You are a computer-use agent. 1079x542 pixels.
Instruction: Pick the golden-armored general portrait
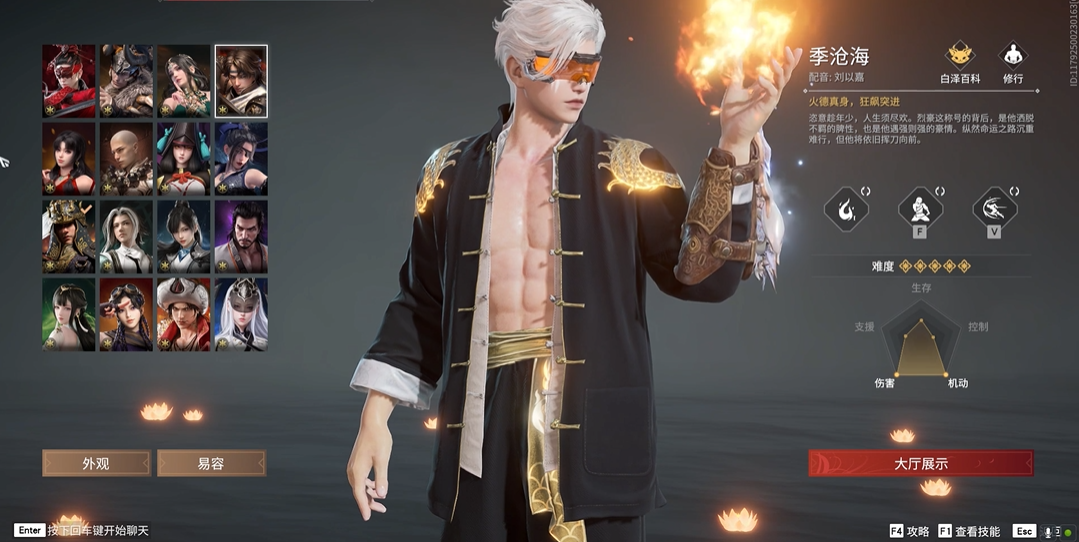[69, 237]
